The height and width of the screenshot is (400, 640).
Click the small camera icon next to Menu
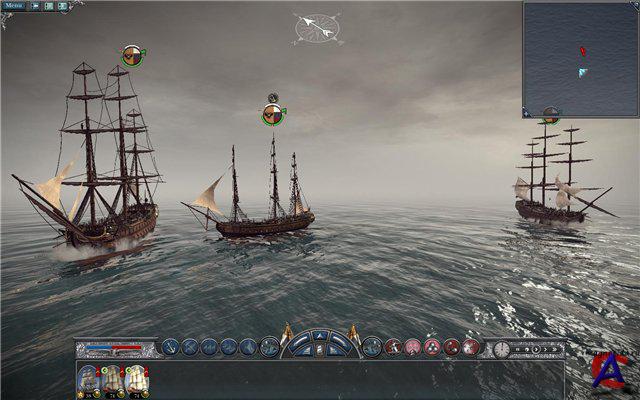point(35,6)
